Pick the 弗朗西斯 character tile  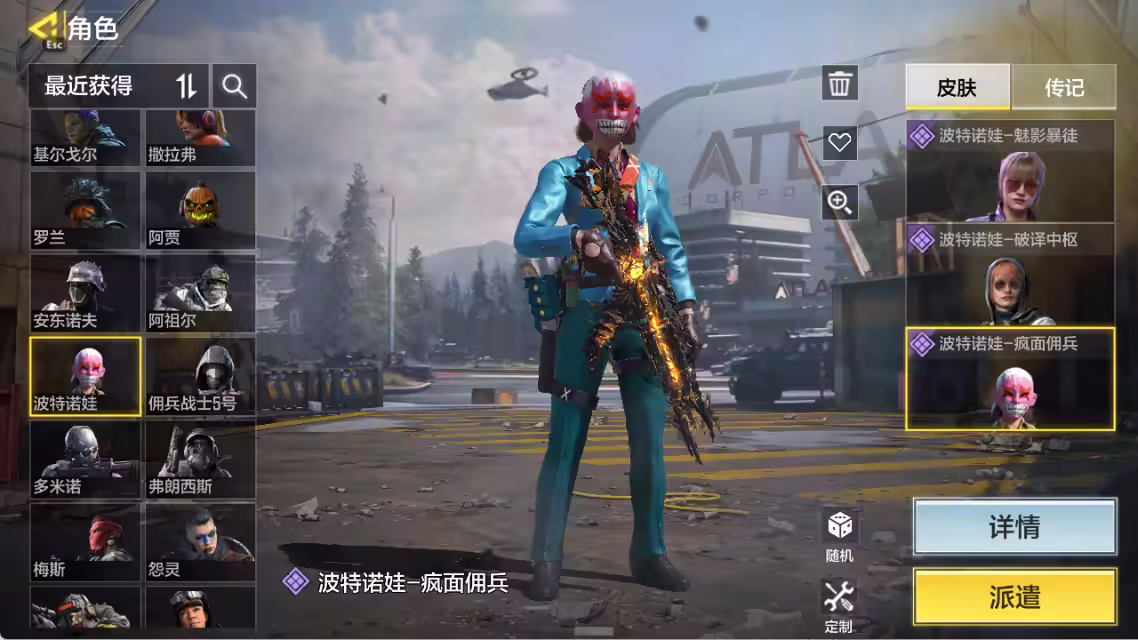click(x=200, y=459)
